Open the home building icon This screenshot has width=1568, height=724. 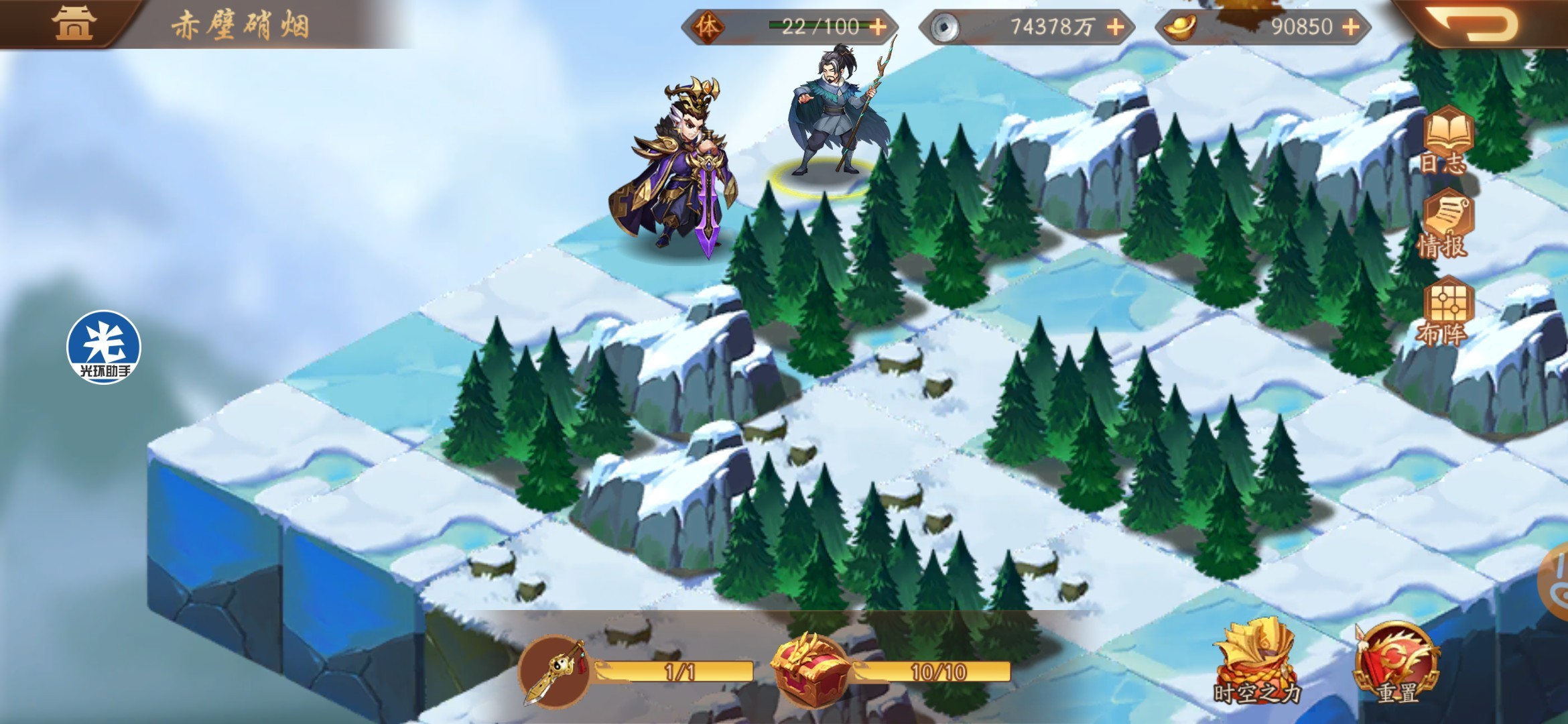click(74, 23)
